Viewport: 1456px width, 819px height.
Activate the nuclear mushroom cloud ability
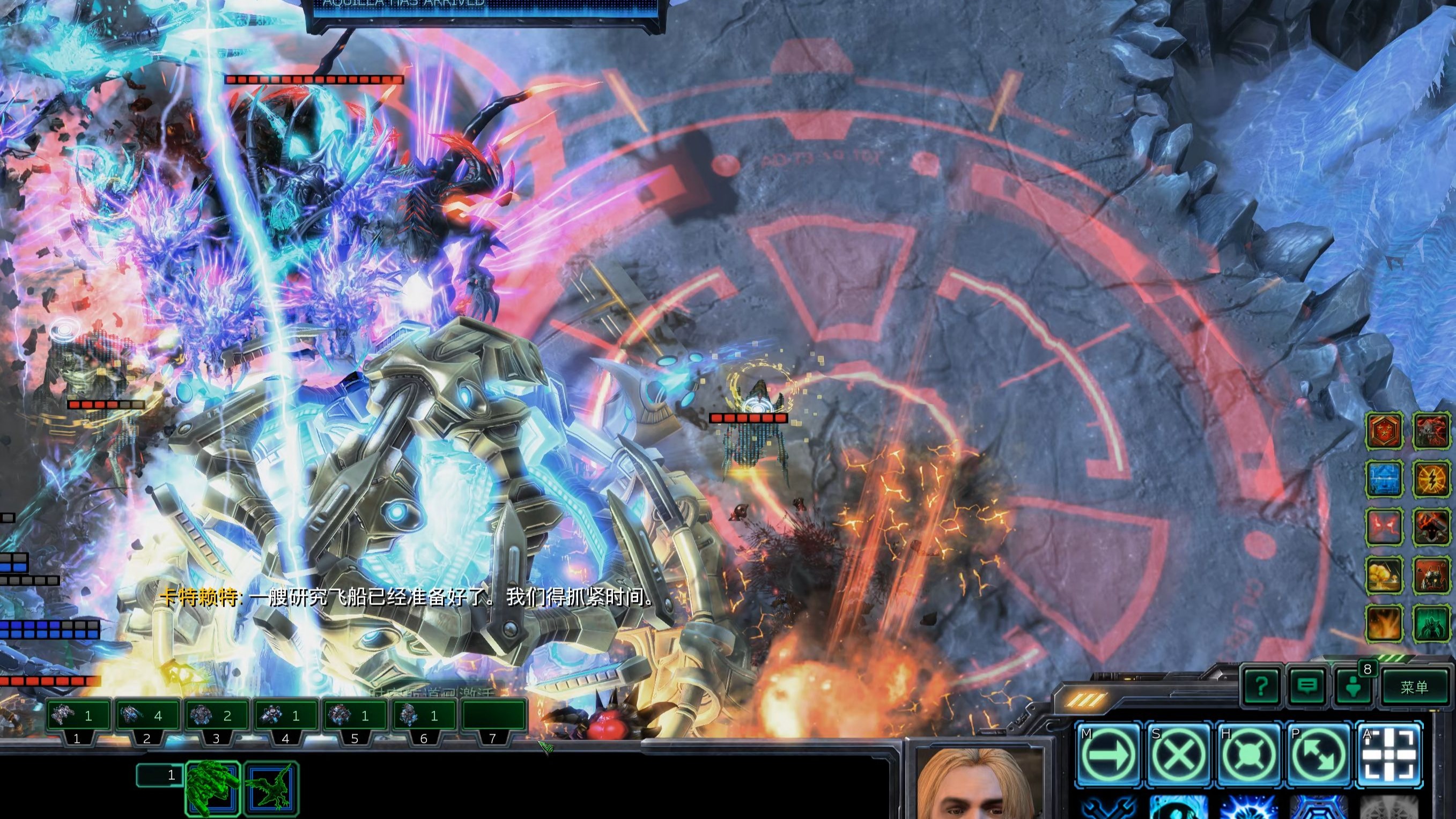(x=1384, y=575)
